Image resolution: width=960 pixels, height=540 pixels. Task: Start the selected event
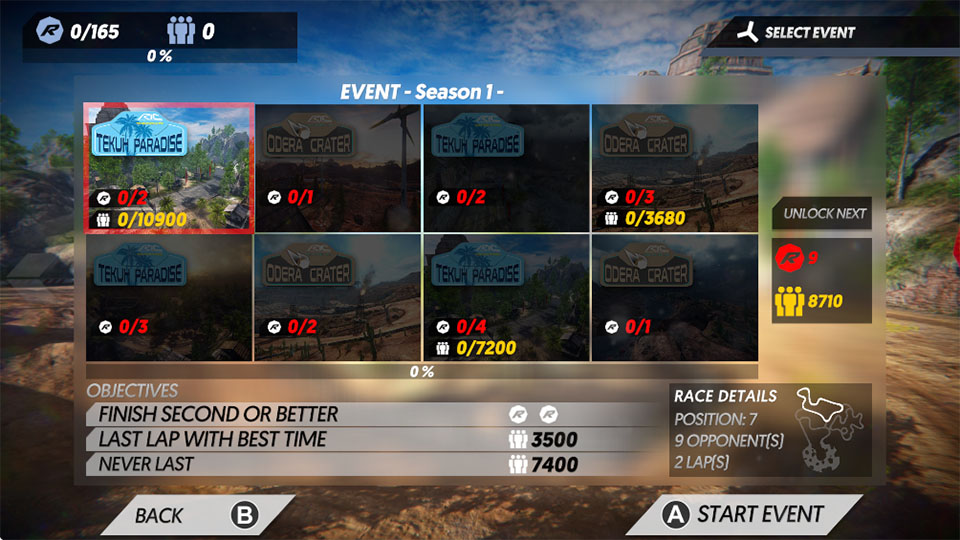(x=744, y=515)
